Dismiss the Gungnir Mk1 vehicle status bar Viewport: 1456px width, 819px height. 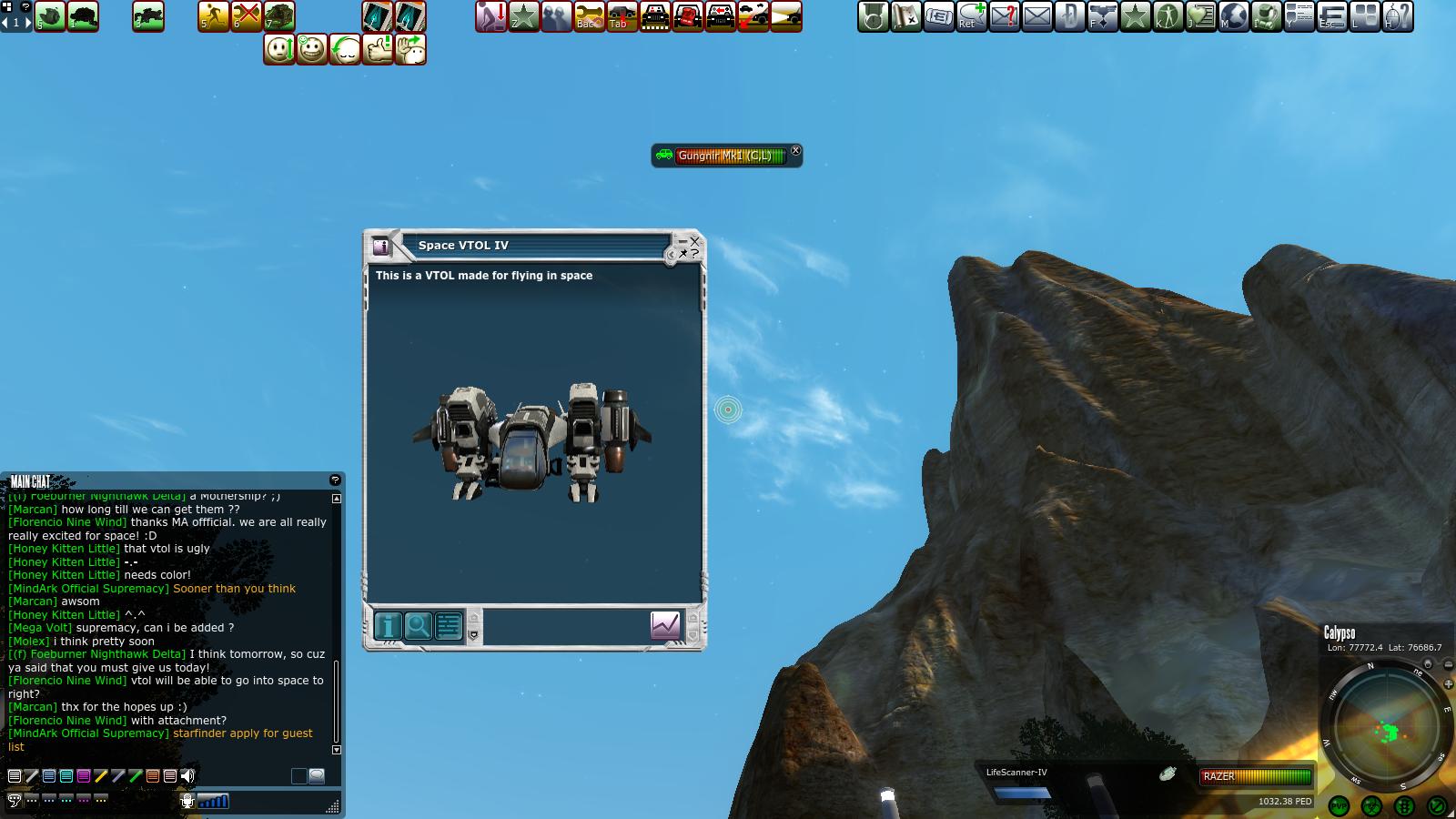[795, 151]
